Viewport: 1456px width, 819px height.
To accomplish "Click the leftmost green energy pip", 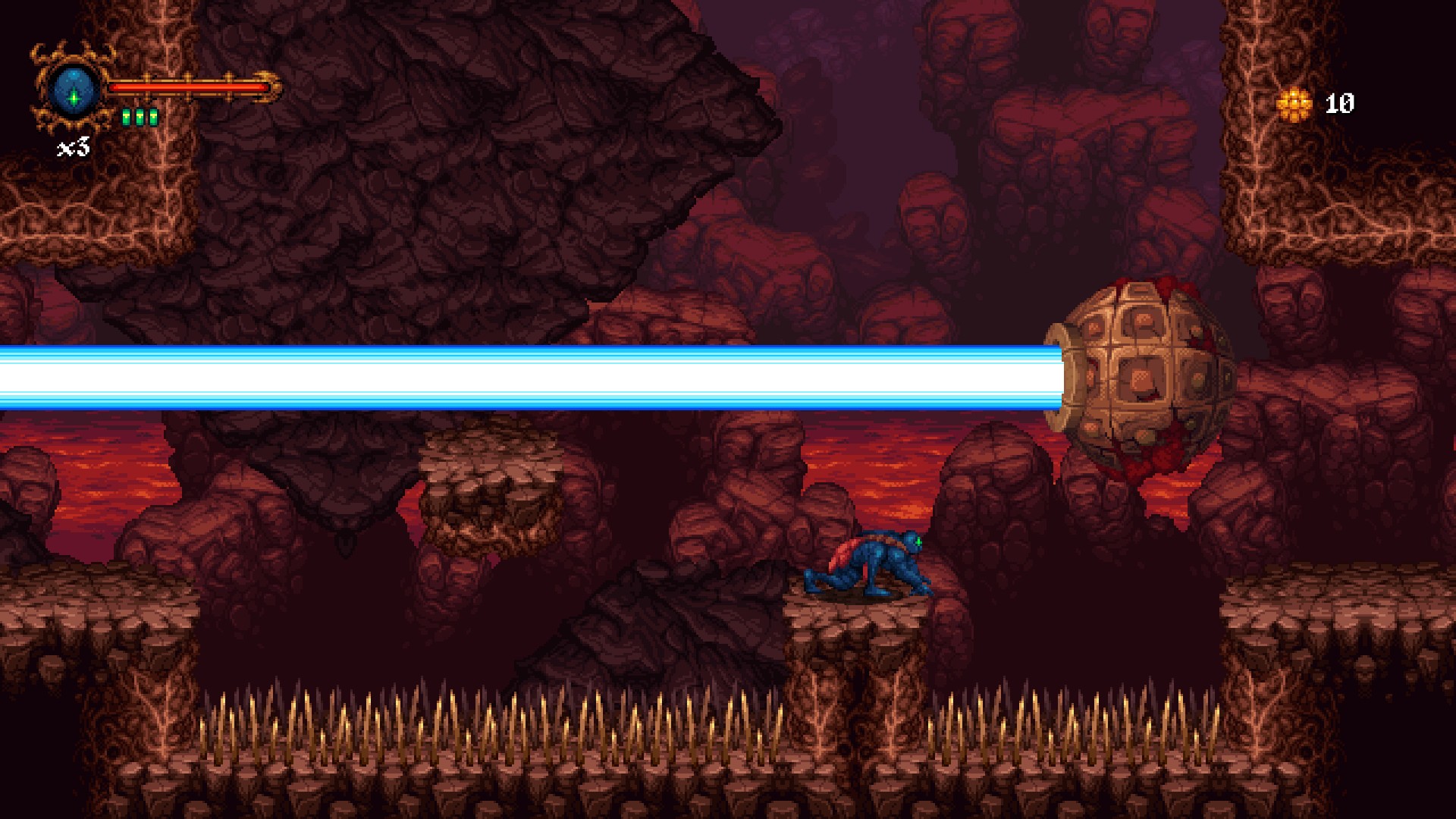I will [127, 117].
